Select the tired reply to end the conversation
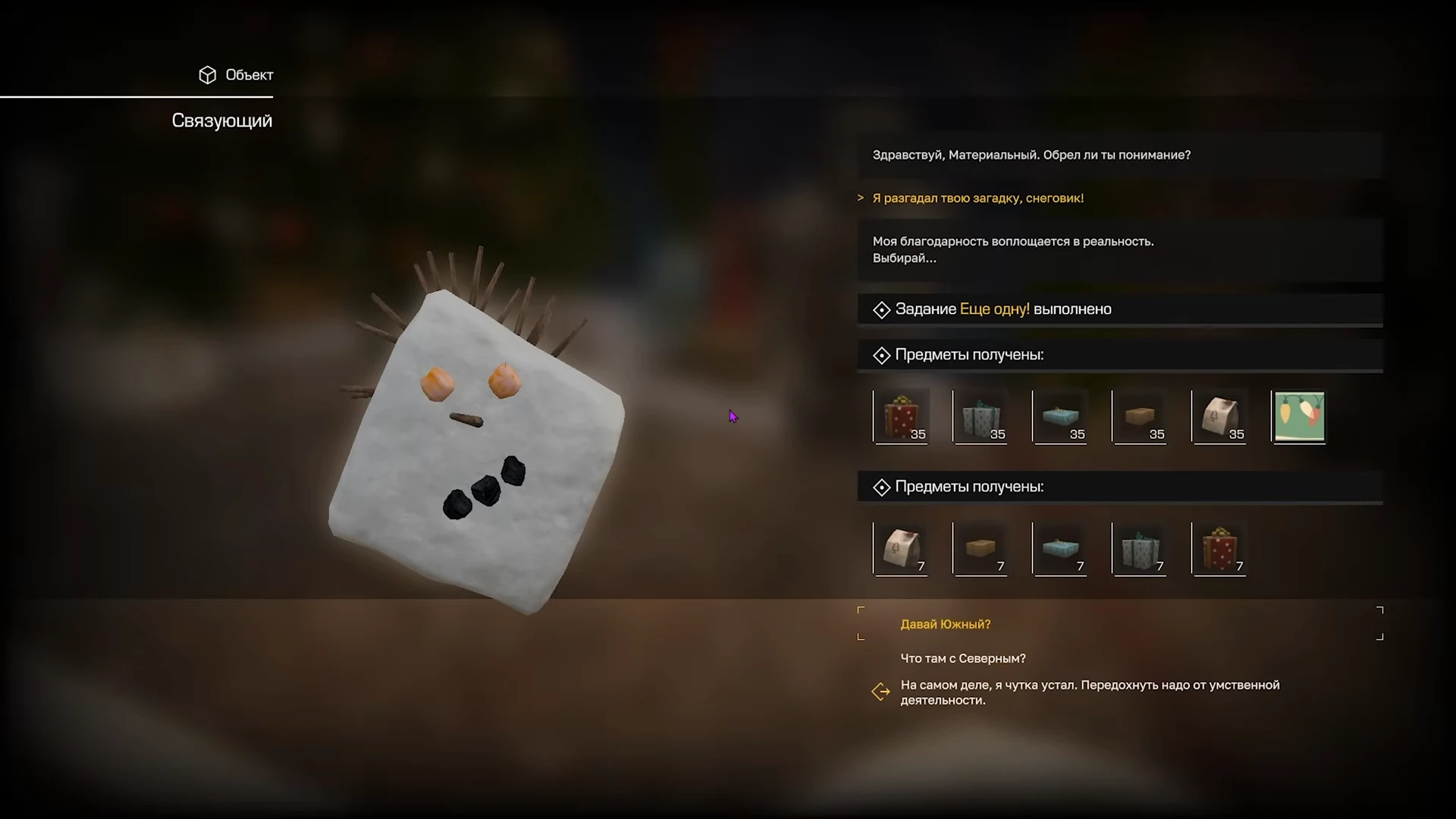Viewport: 1456px width, 819px height. pos(1089,692)
